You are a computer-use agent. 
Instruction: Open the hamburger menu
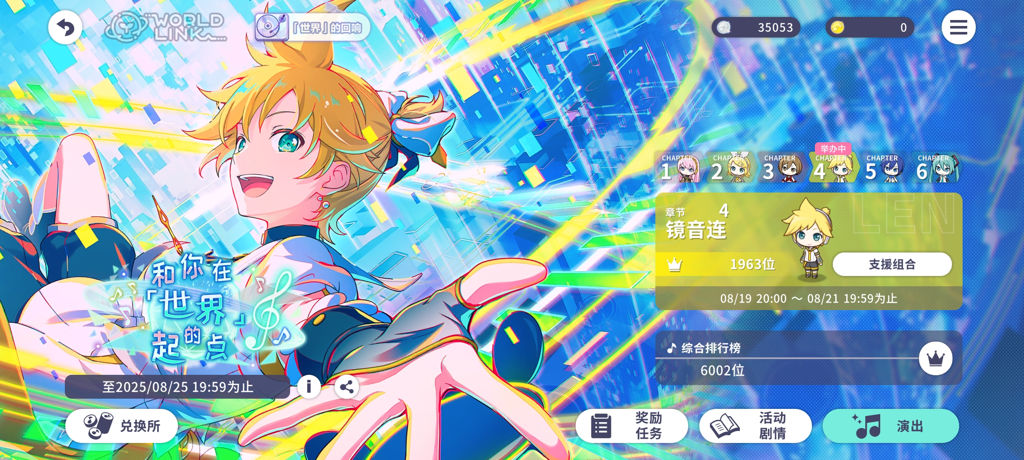958,27
